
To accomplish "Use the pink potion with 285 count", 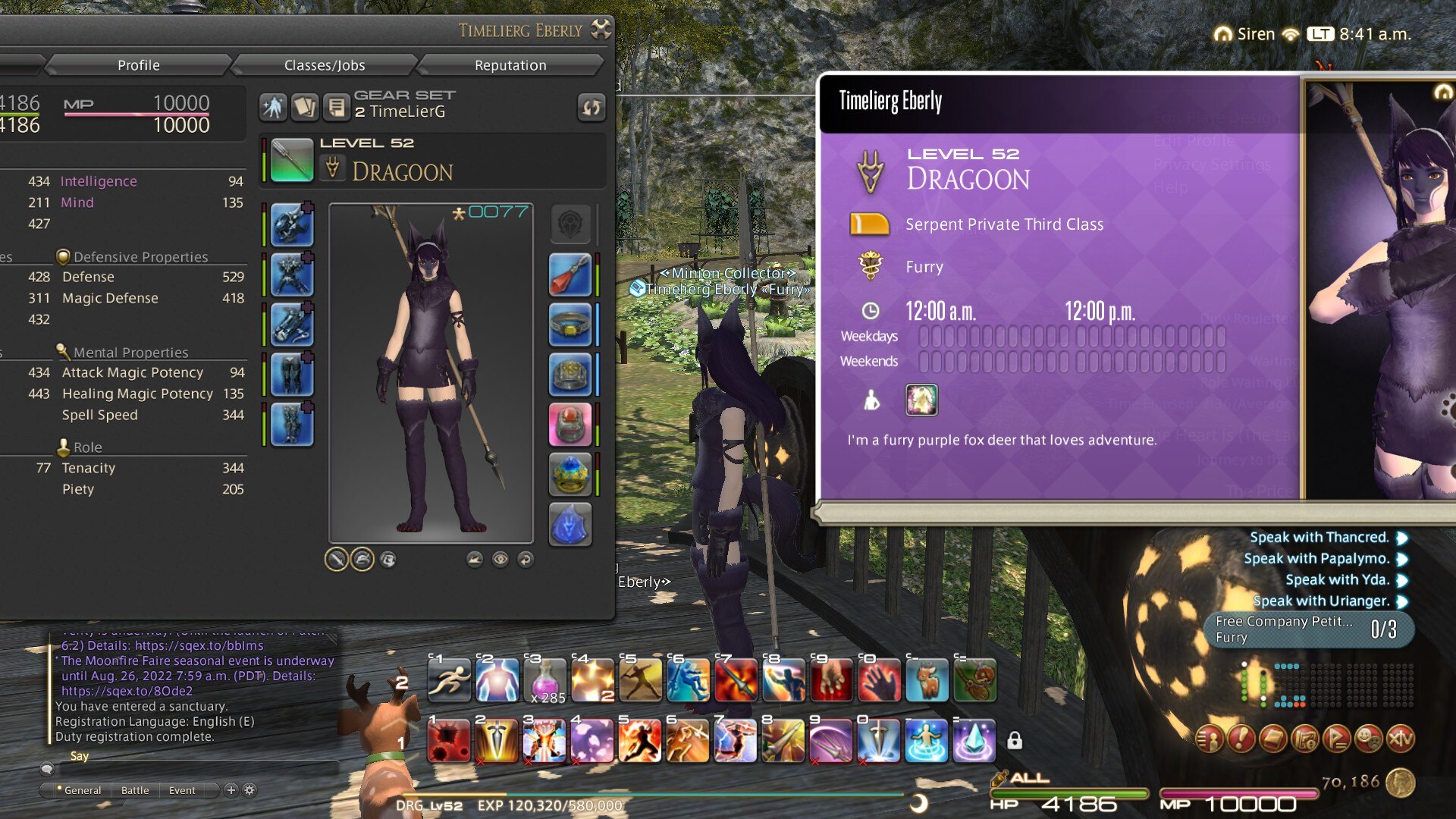I will click(x=544, y=679).
